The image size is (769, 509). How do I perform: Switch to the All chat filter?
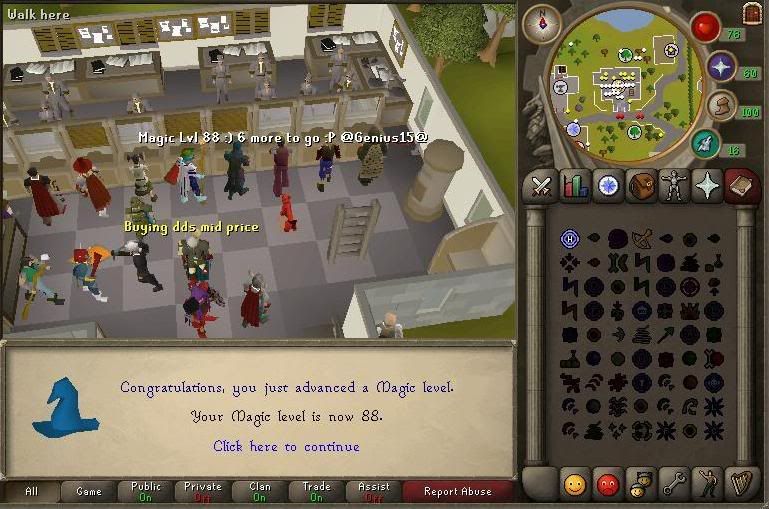coord(31,491)
